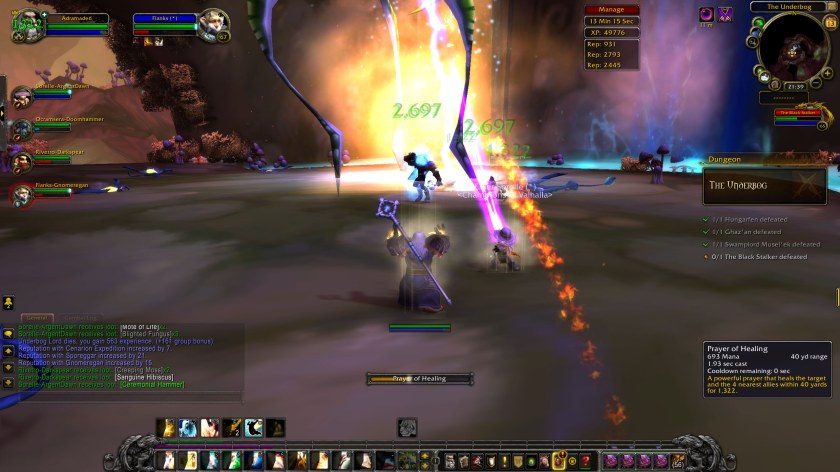Click the Manage button
This screenshot has height=472, width=840.
click(611, 10)
